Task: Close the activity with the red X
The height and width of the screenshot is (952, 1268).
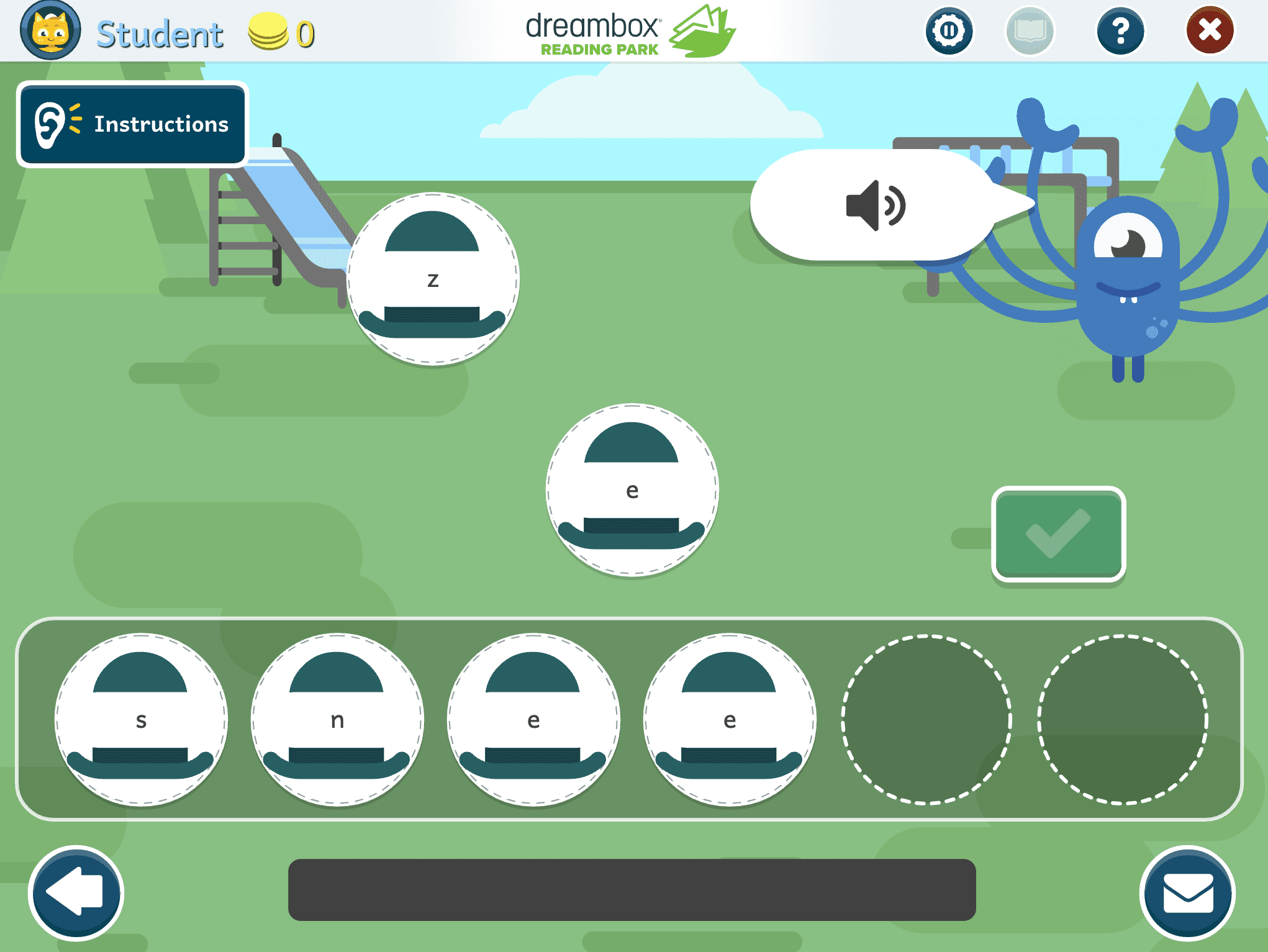Action: pos(1209,31)
